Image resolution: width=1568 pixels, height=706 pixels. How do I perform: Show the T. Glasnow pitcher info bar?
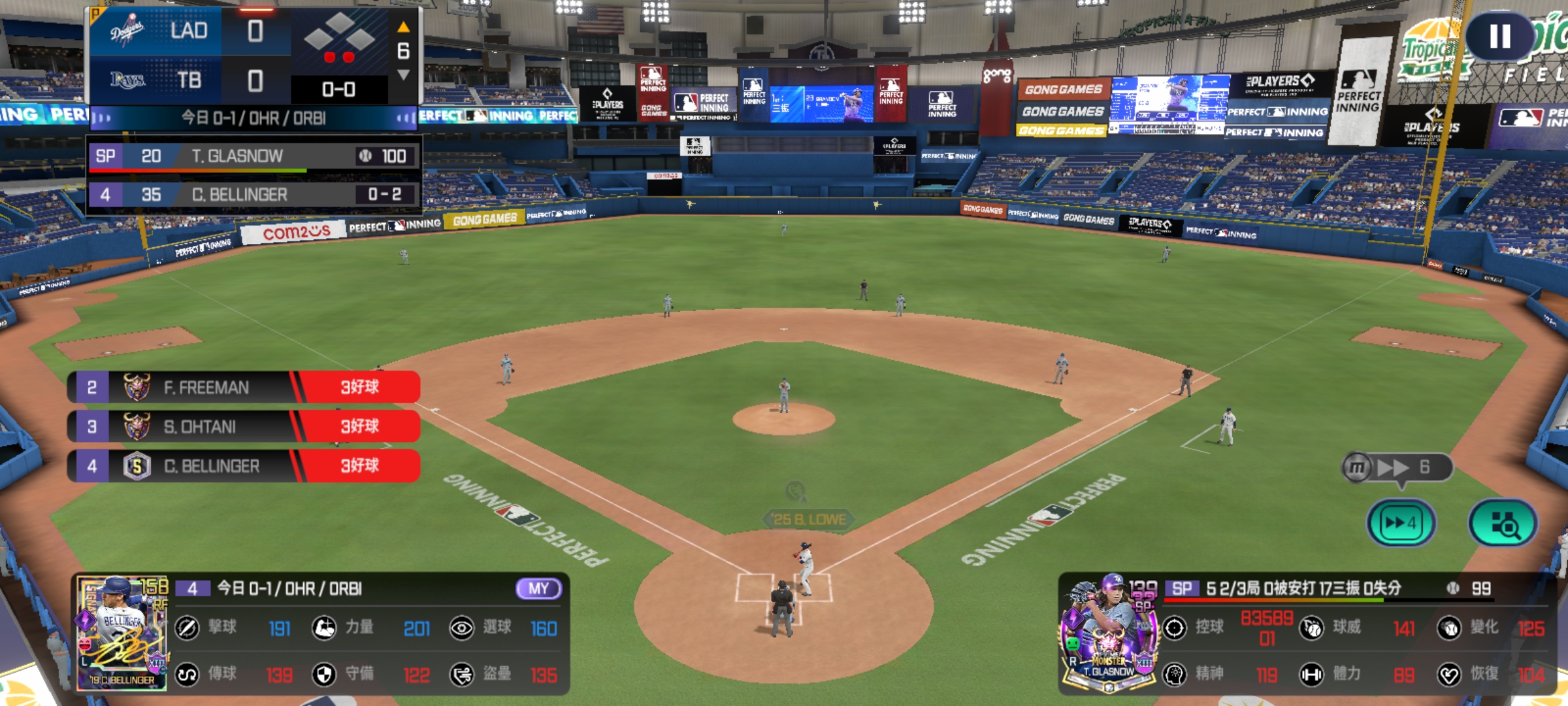pos(253,156)
